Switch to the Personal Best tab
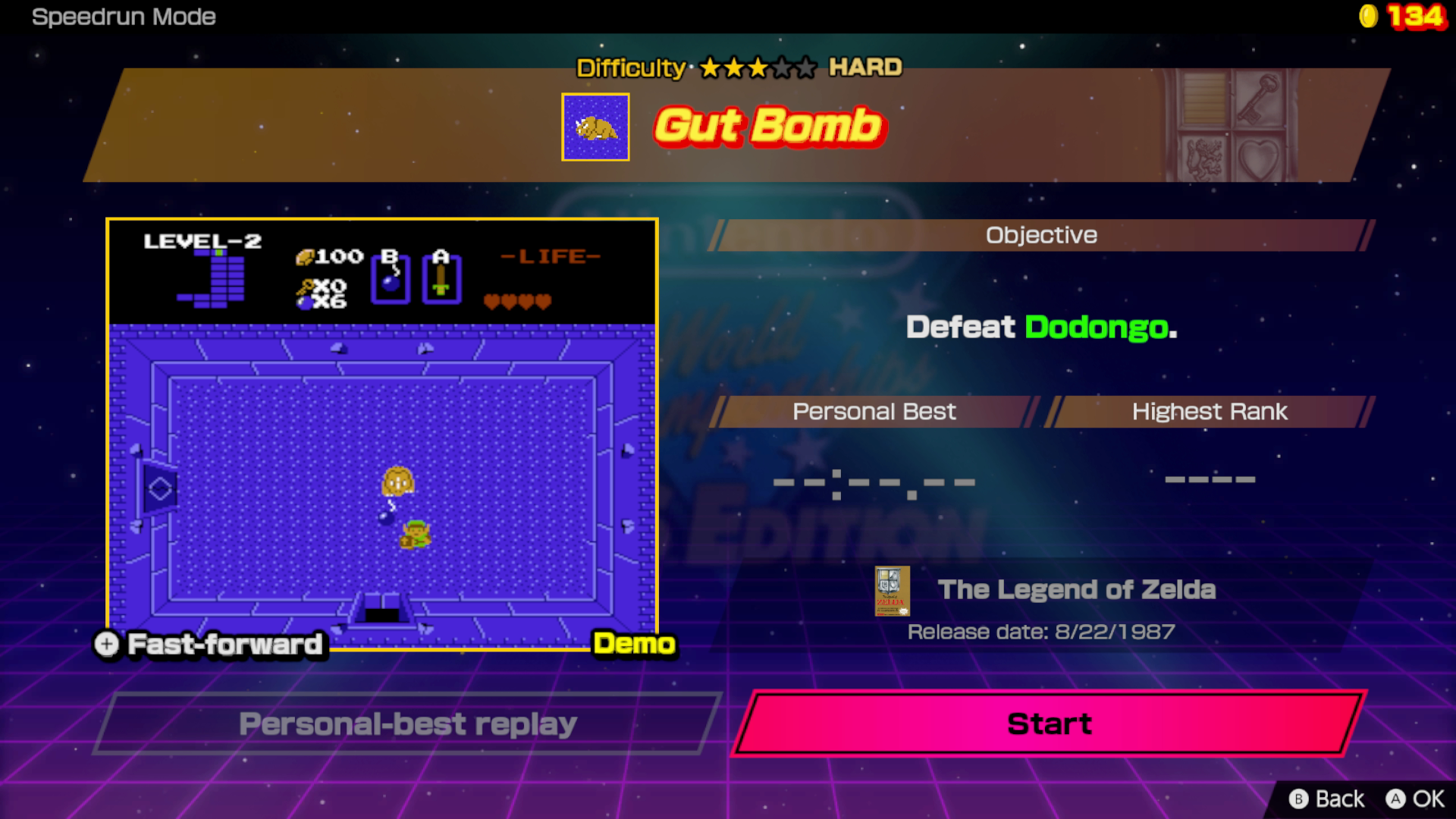The height and width of the screenshot is (819, 1456). 873,412
